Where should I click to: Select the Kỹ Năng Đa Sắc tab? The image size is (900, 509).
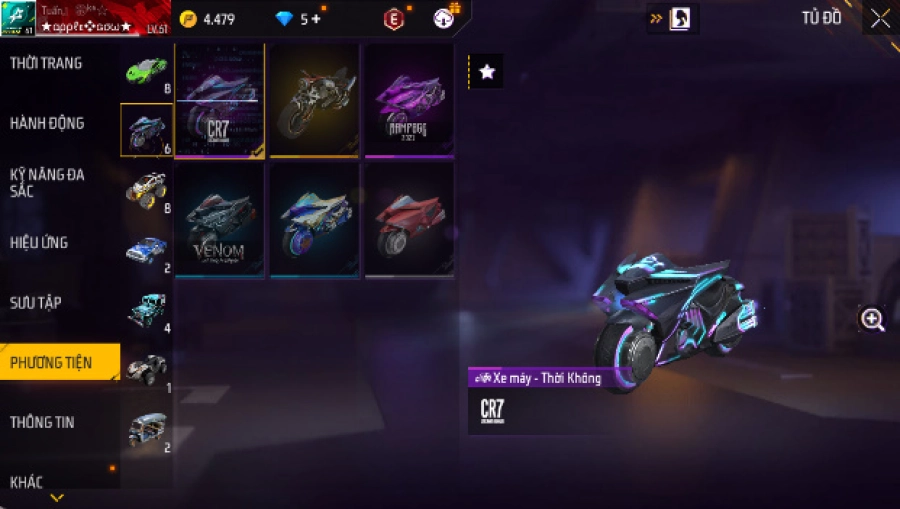[x=47, y=182]
